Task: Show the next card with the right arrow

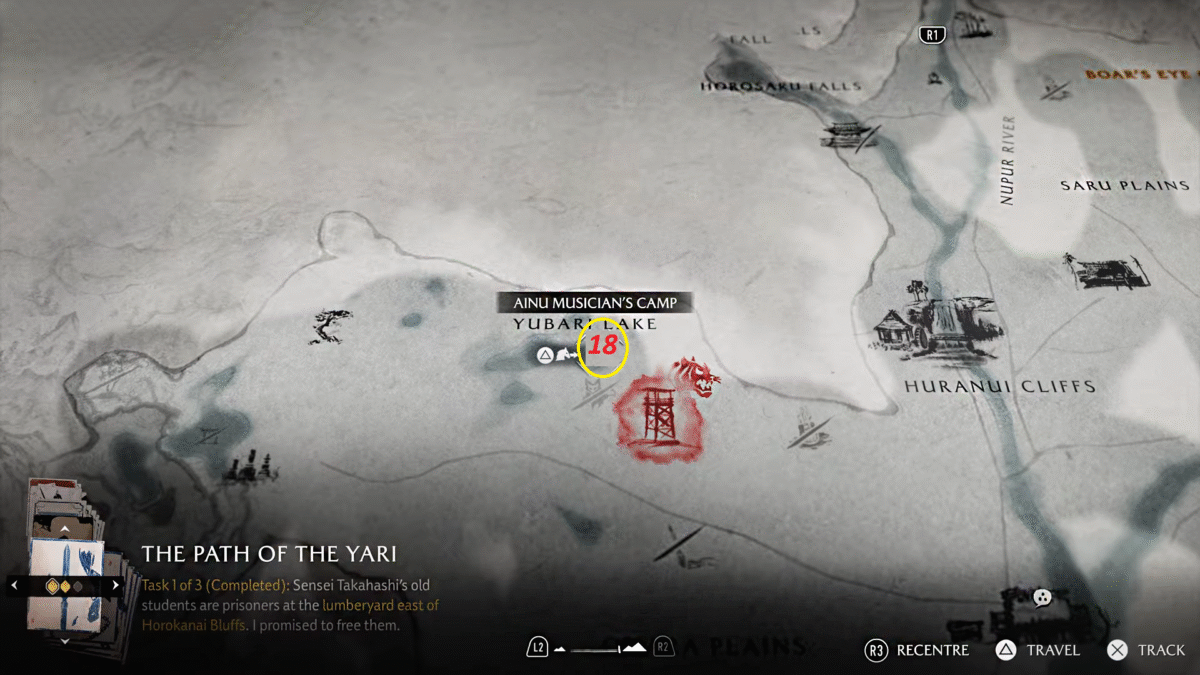Action: 116,585
